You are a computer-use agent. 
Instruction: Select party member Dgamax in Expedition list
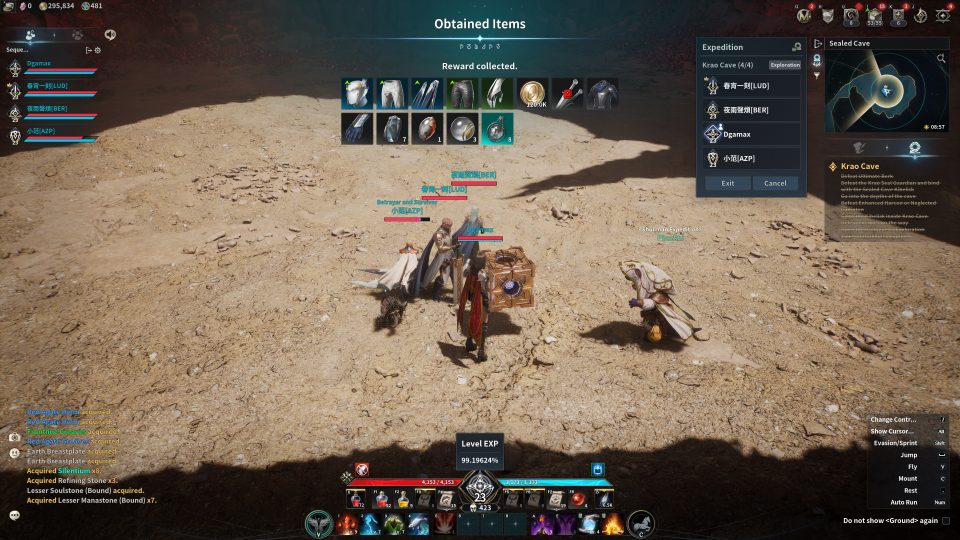(x=751, y=134)
